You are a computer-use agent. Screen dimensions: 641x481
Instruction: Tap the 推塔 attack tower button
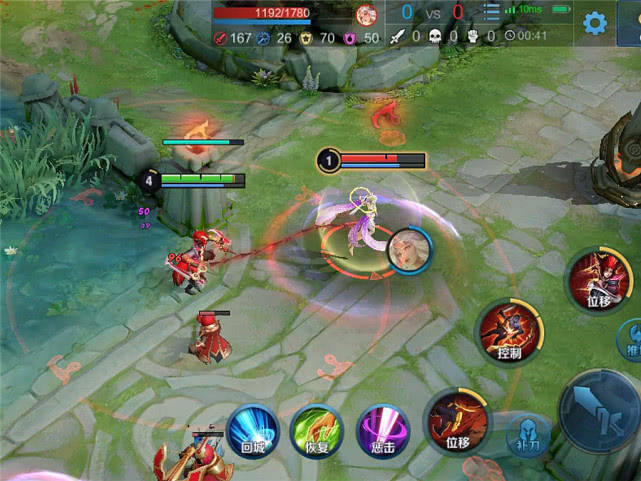pyautogui.click(x=632, y=338)
